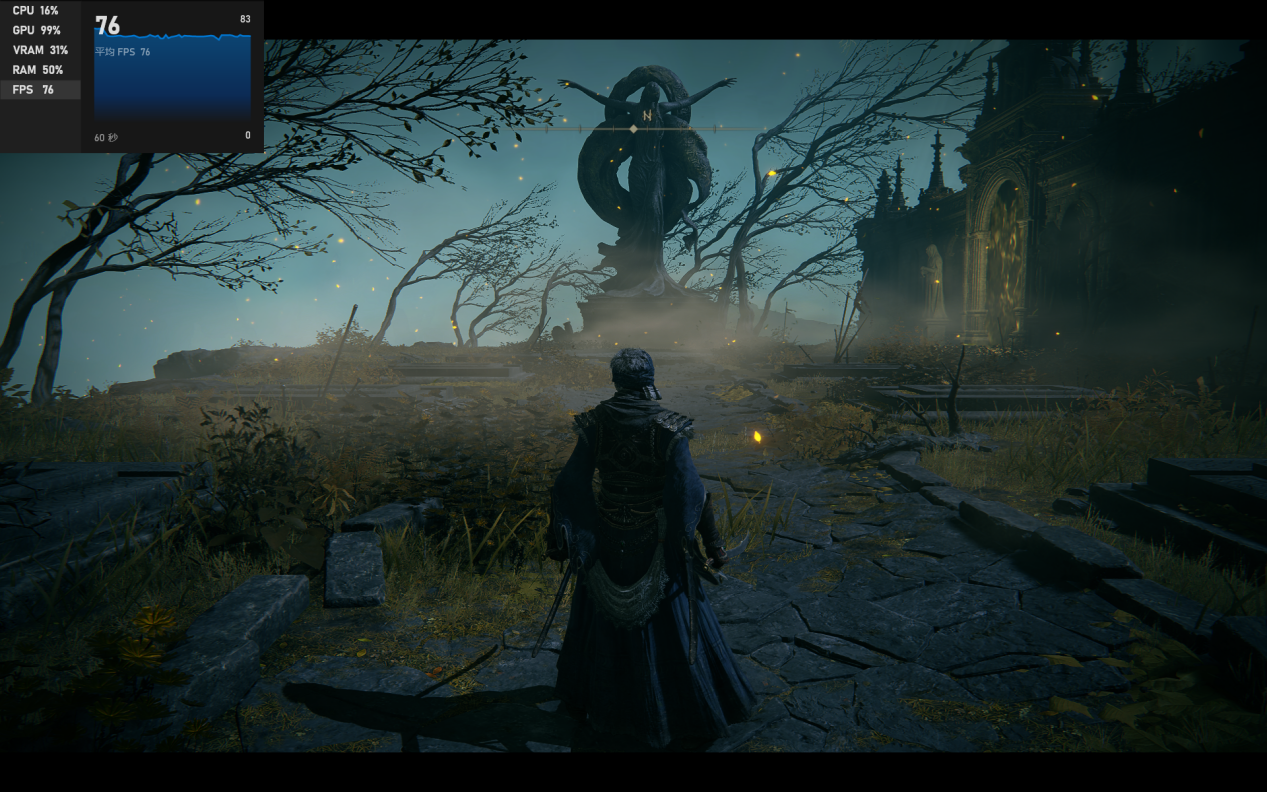The height and width of the screenshot is (792, 1267).
Task: Select the GPU row in performance overlay
Action: [x=36, y=31]
